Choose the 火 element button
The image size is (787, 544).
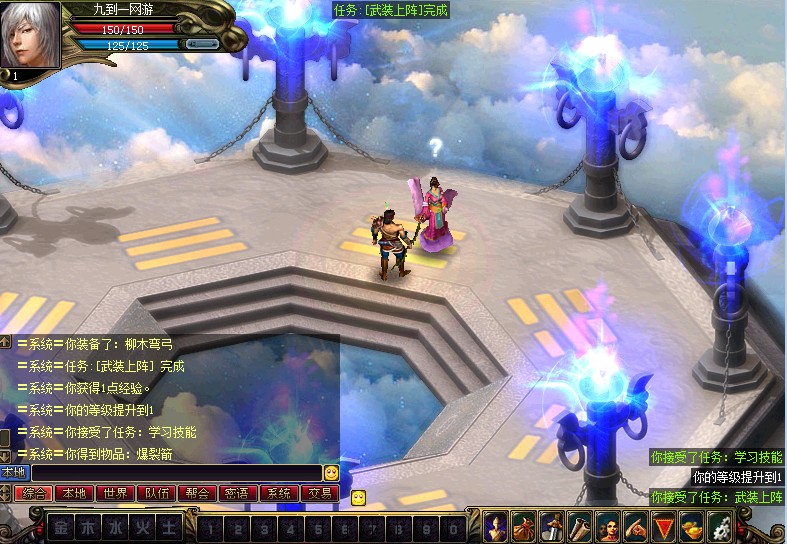coord(144,526)
